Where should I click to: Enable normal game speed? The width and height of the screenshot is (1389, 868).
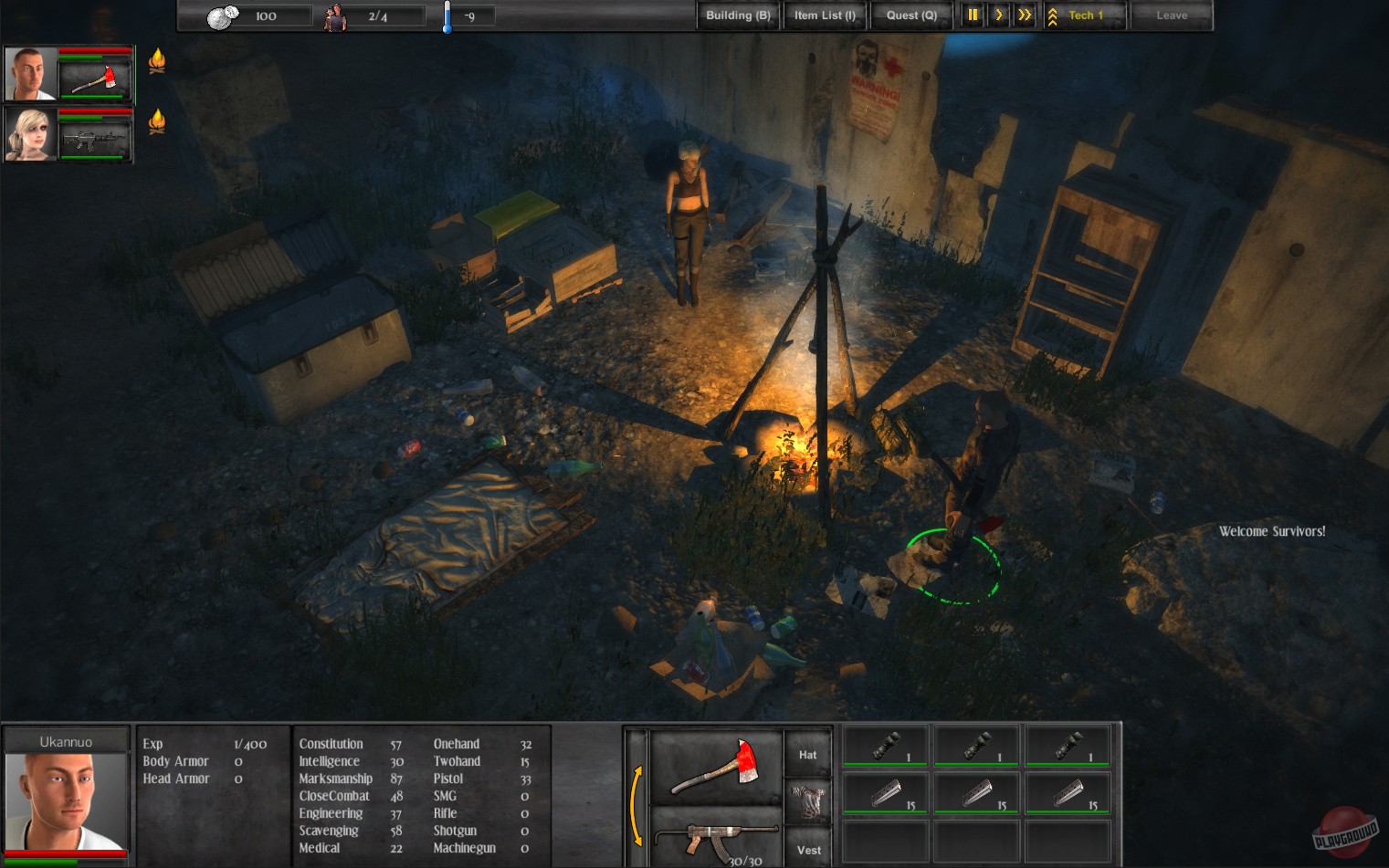pyautogui.click(x=998, y=15)
